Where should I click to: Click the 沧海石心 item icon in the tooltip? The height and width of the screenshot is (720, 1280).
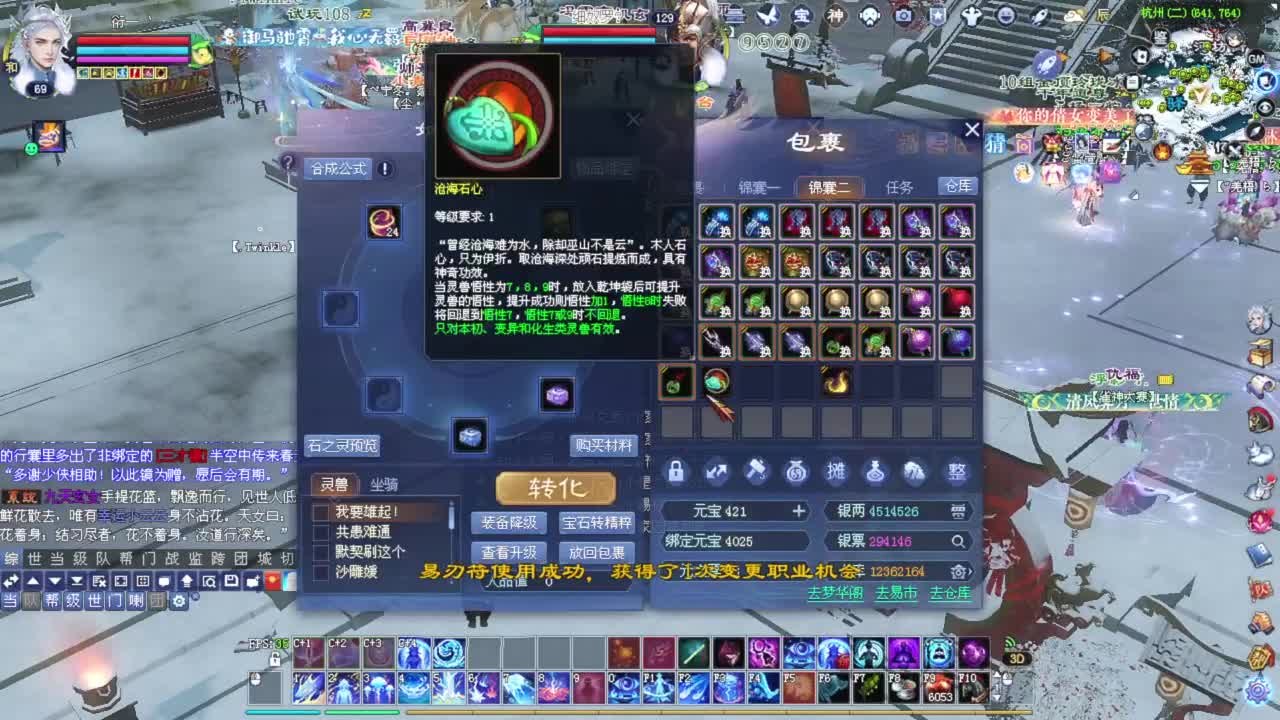(497, 114)
